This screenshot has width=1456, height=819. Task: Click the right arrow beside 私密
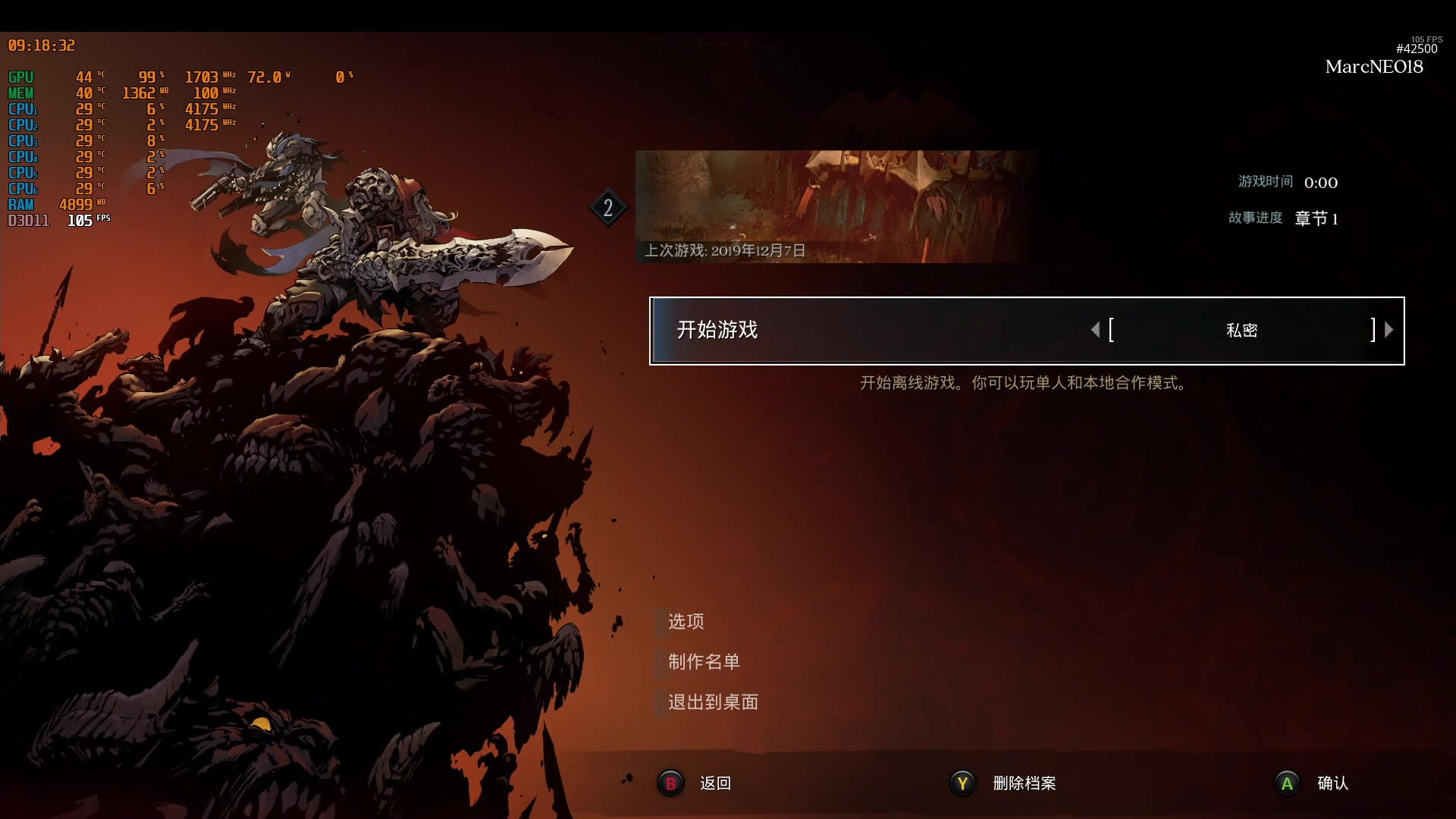click(1389, 329)
